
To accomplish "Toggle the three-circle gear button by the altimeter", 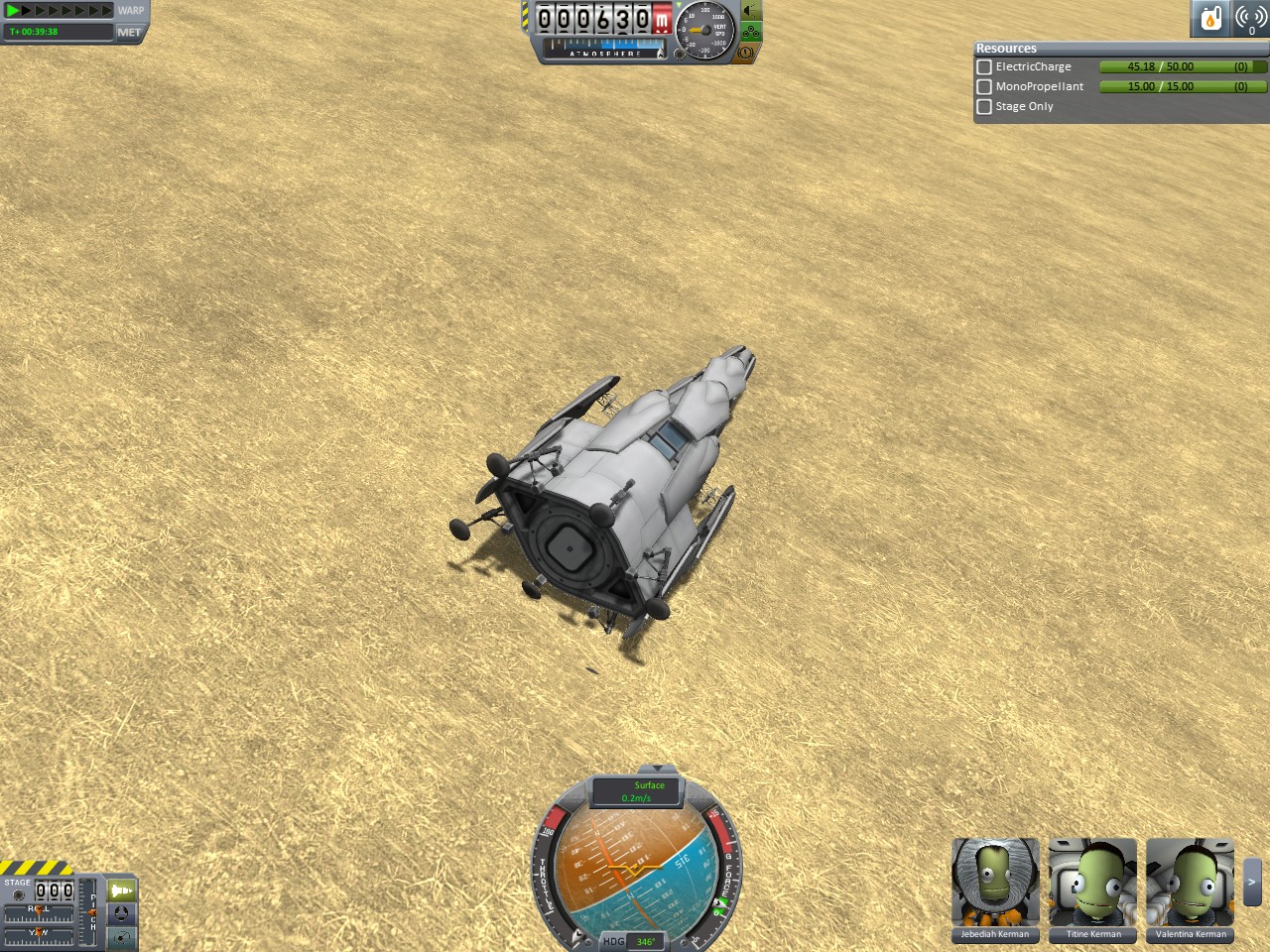I will (751, 32).
